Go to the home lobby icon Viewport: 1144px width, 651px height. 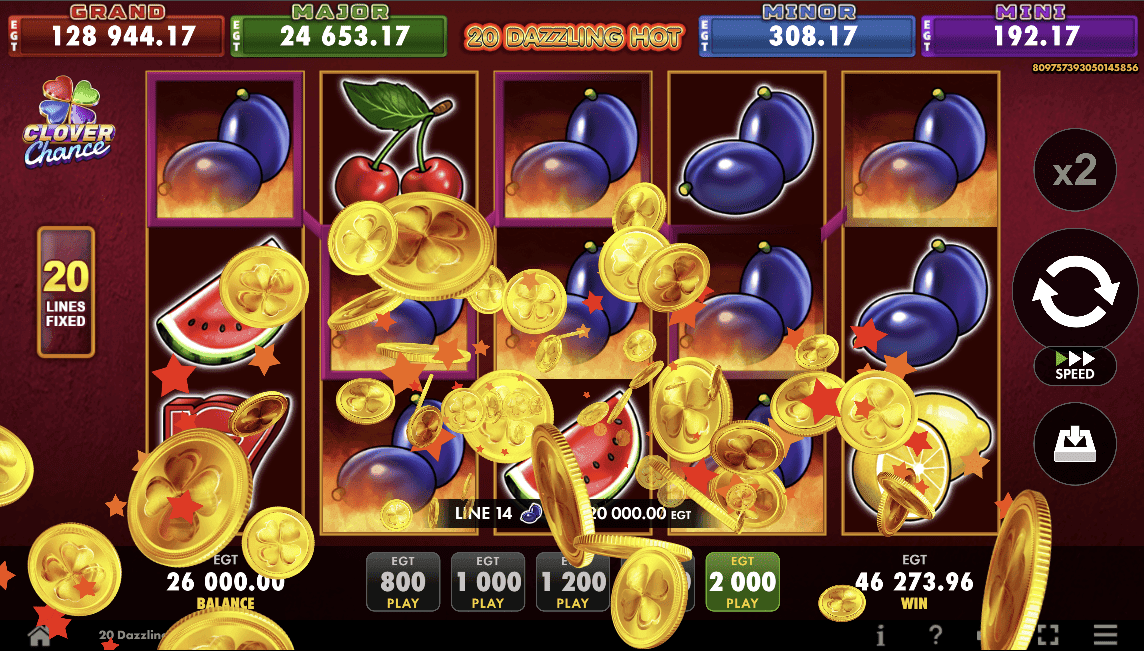pyautogui.click(x=39, y=636)
